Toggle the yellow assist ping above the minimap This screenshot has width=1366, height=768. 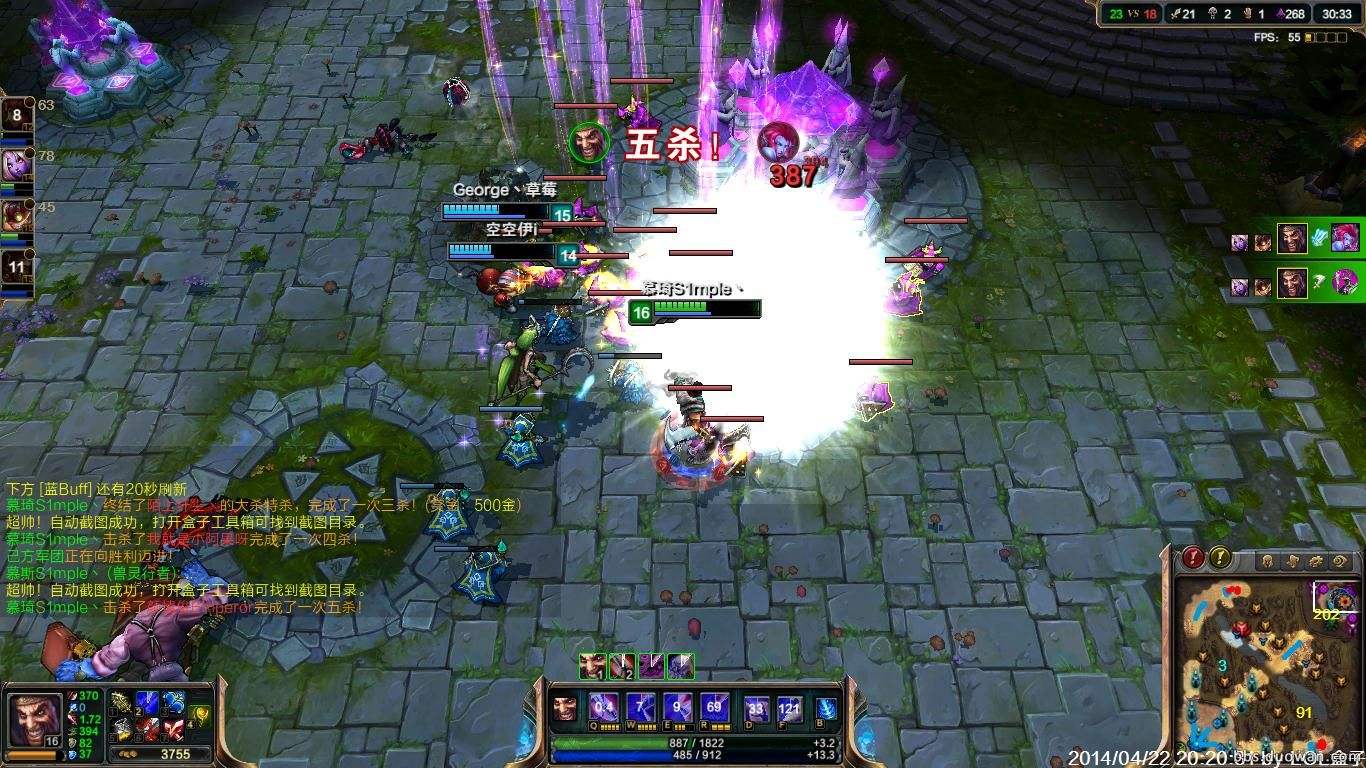pos(1220,558)
